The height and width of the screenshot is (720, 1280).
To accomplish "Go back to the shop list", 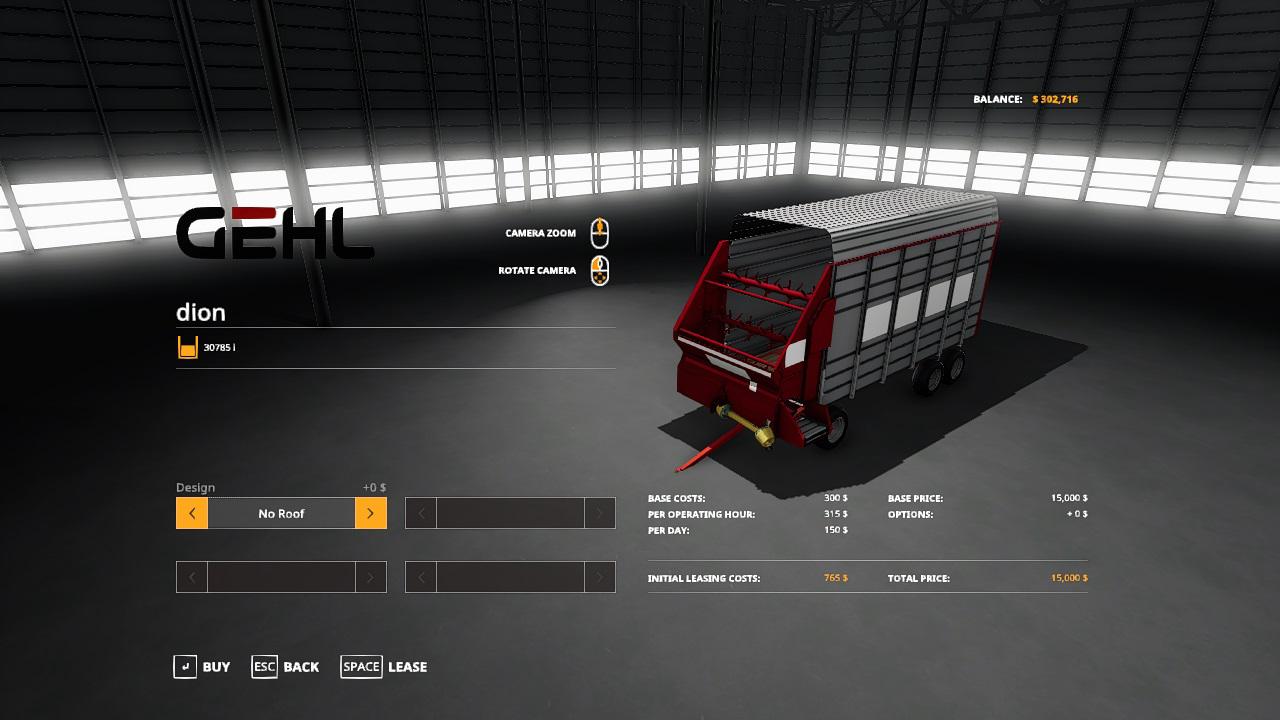I will 286,667.
